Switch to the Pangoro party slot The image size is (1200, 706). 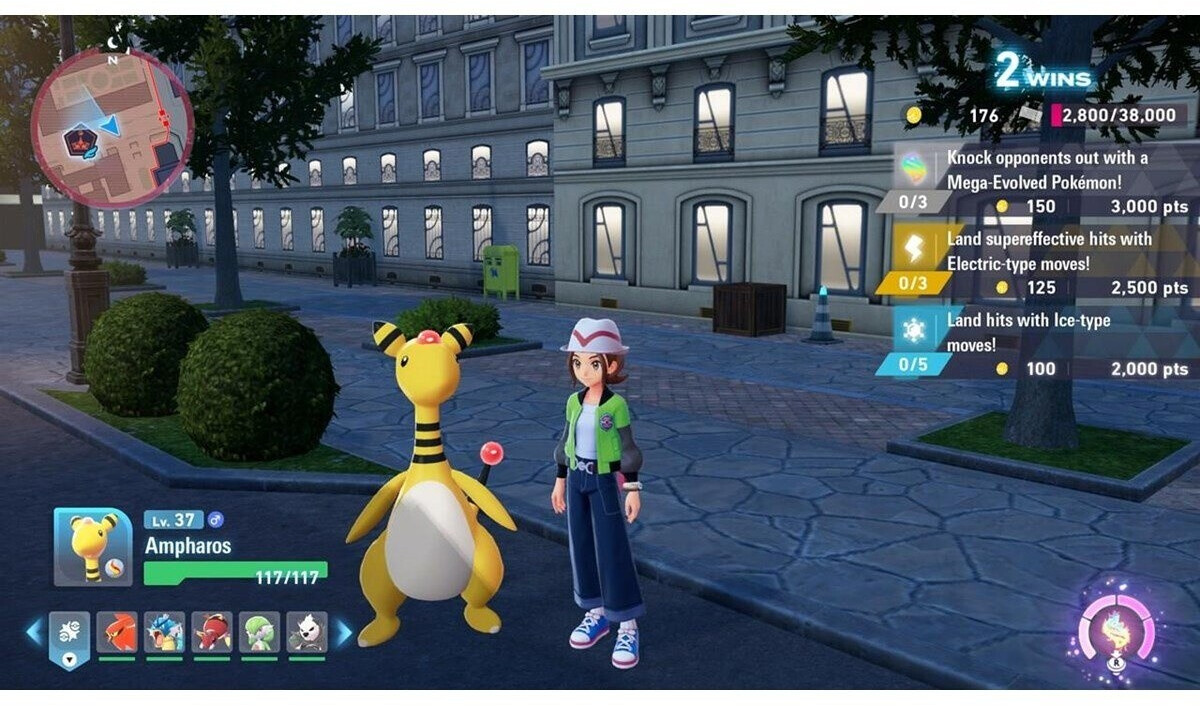pyautogui.click(x=306, y=633)
